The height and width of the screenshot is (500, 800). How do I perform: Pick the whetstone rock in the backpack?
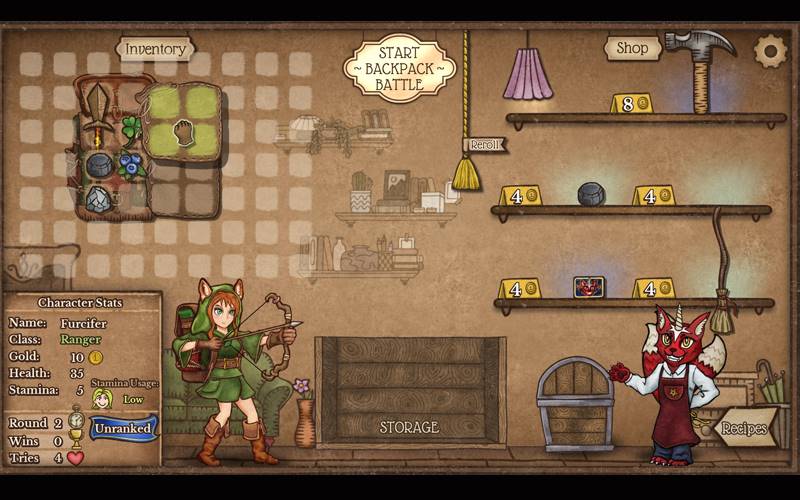[x=99, y=199]
